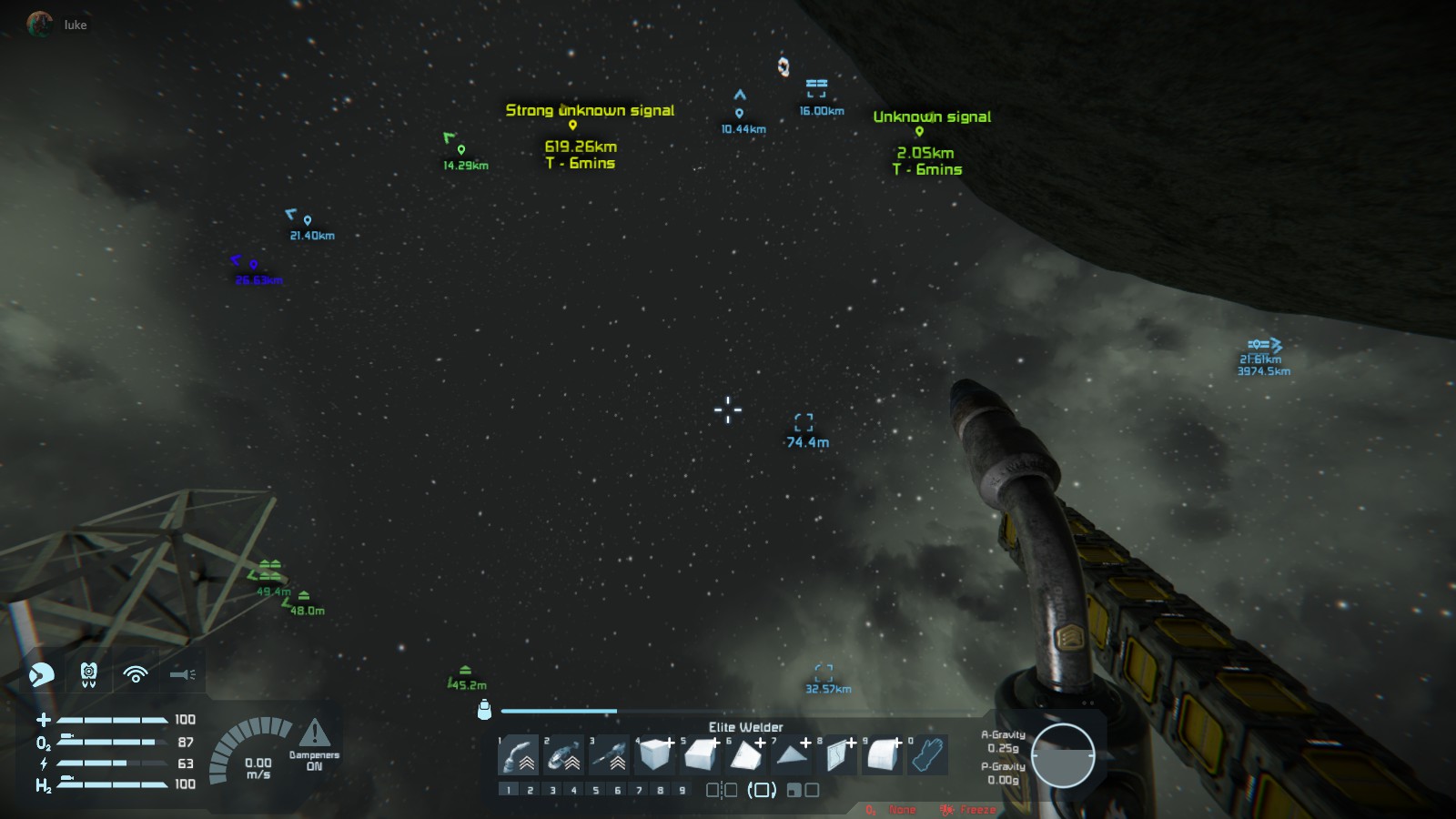Select the window panel block in slot 8
Viewport: 1456px width, 819px height.
[x=837, y=755]
